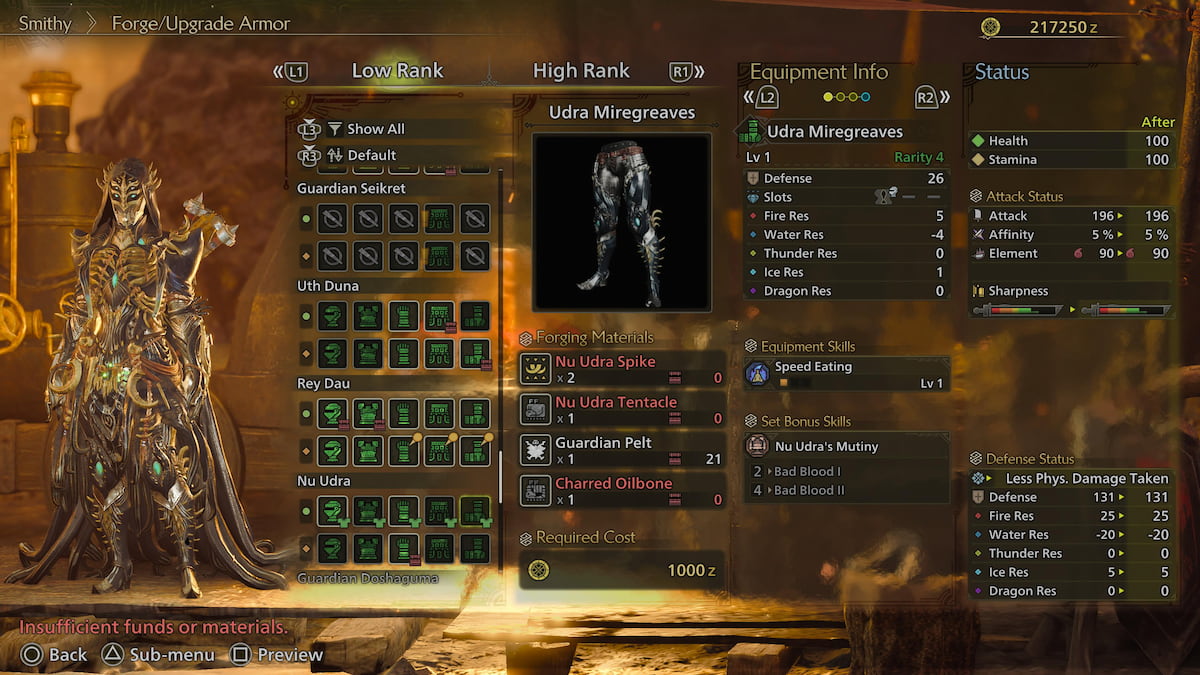Screen dimensions: 1200x675
Task: Select the Less Phys. Damage Taken entry
Action: pos(1073,478)
